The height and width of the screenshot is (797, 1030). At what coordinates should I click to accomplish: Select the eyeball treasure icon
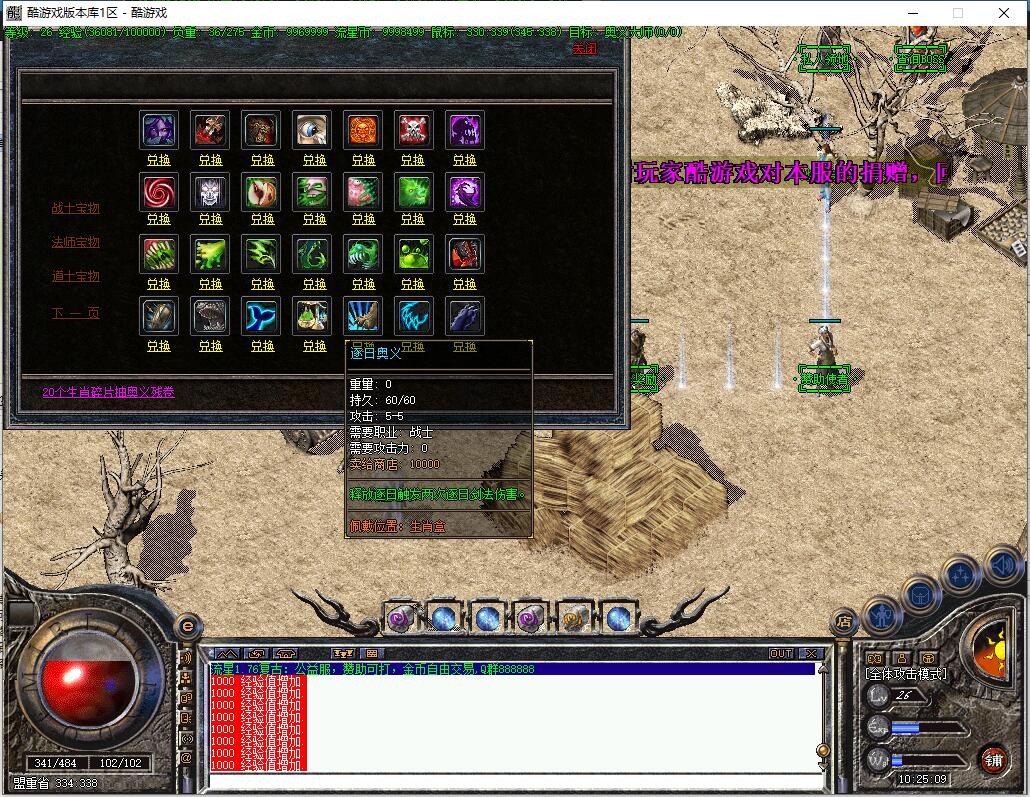tap(312, 130)
